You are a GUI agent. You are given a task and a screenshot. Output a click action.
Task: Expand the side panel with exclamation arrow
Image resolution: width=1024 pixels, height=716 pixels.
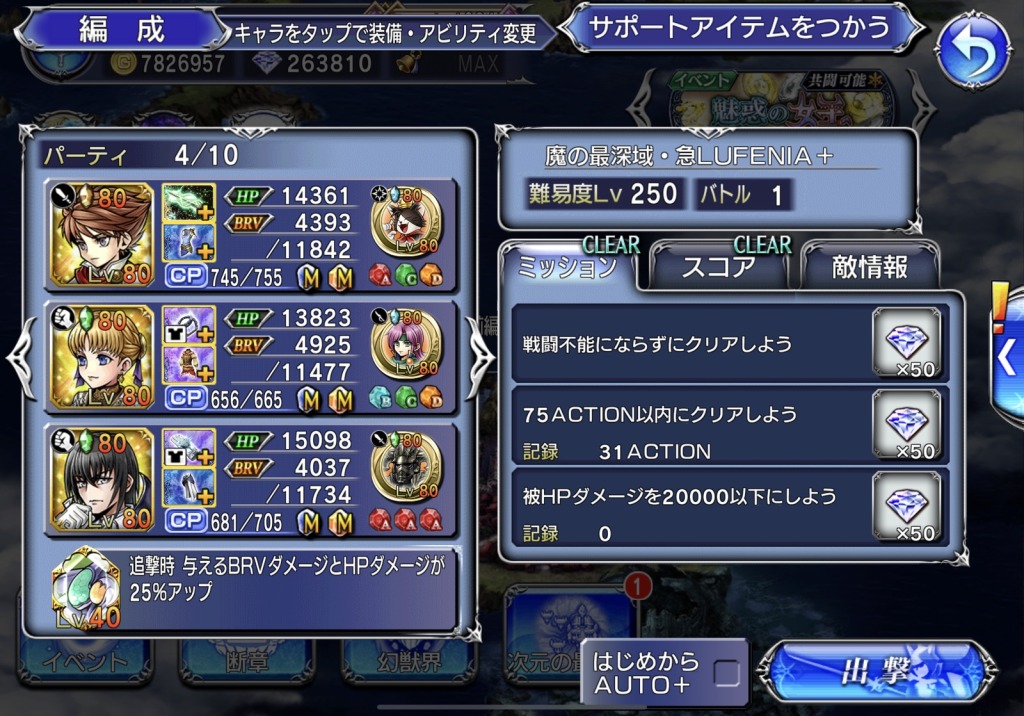[1007, 352]
